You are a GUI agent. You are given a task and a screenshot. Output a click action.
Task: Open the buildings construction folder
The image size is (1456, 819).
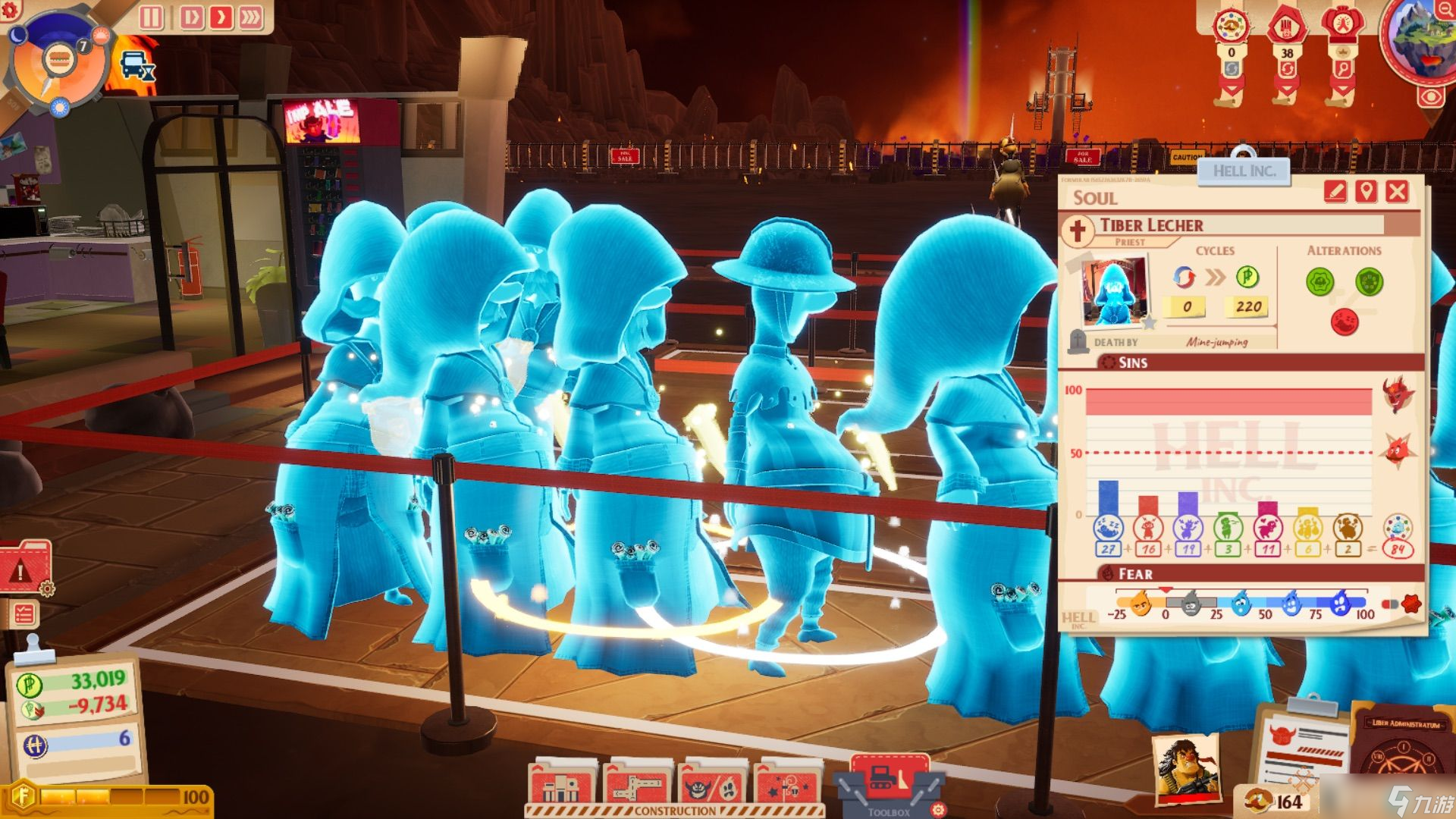(562, 786)
